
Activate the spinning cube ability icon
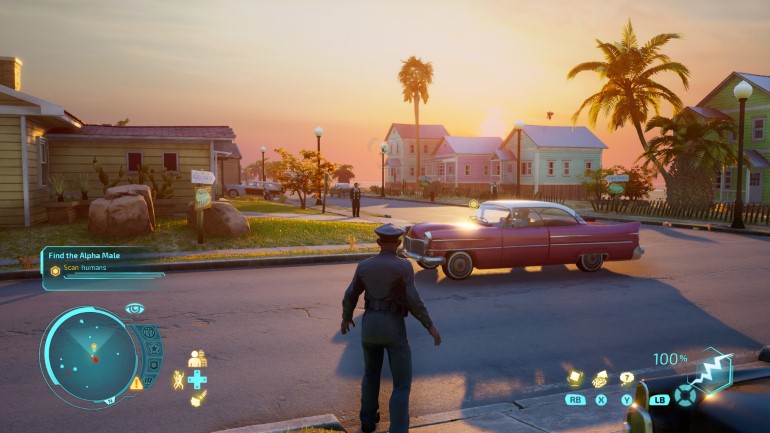[575, 378]
